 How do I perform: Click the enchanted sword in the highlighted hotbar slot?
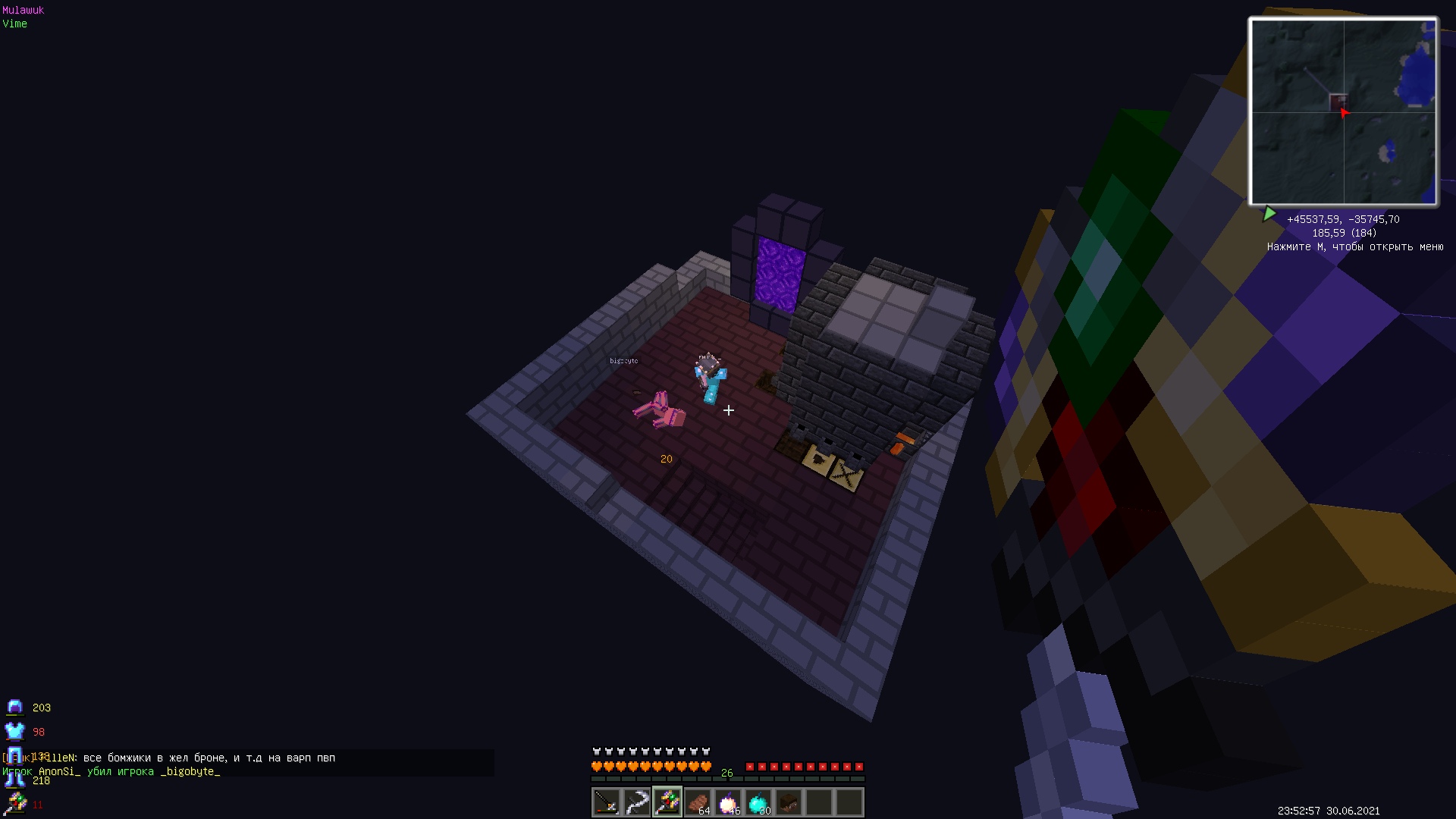[x=666, y=802]
